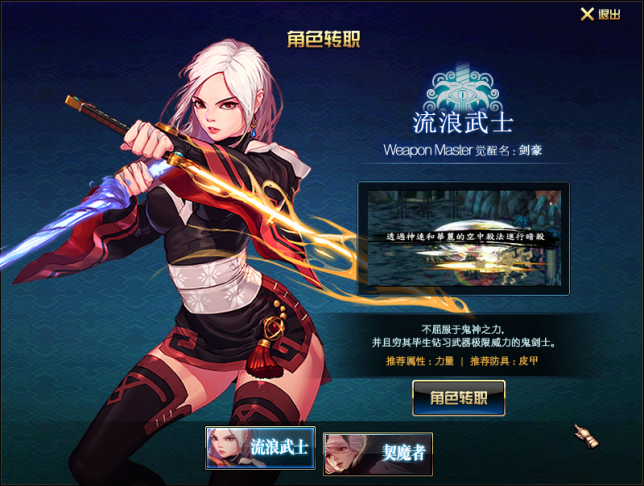Viewport: 644px width, 486px height.
Task: Confirm job change with 角色转职 button
Action: (459, 397)
